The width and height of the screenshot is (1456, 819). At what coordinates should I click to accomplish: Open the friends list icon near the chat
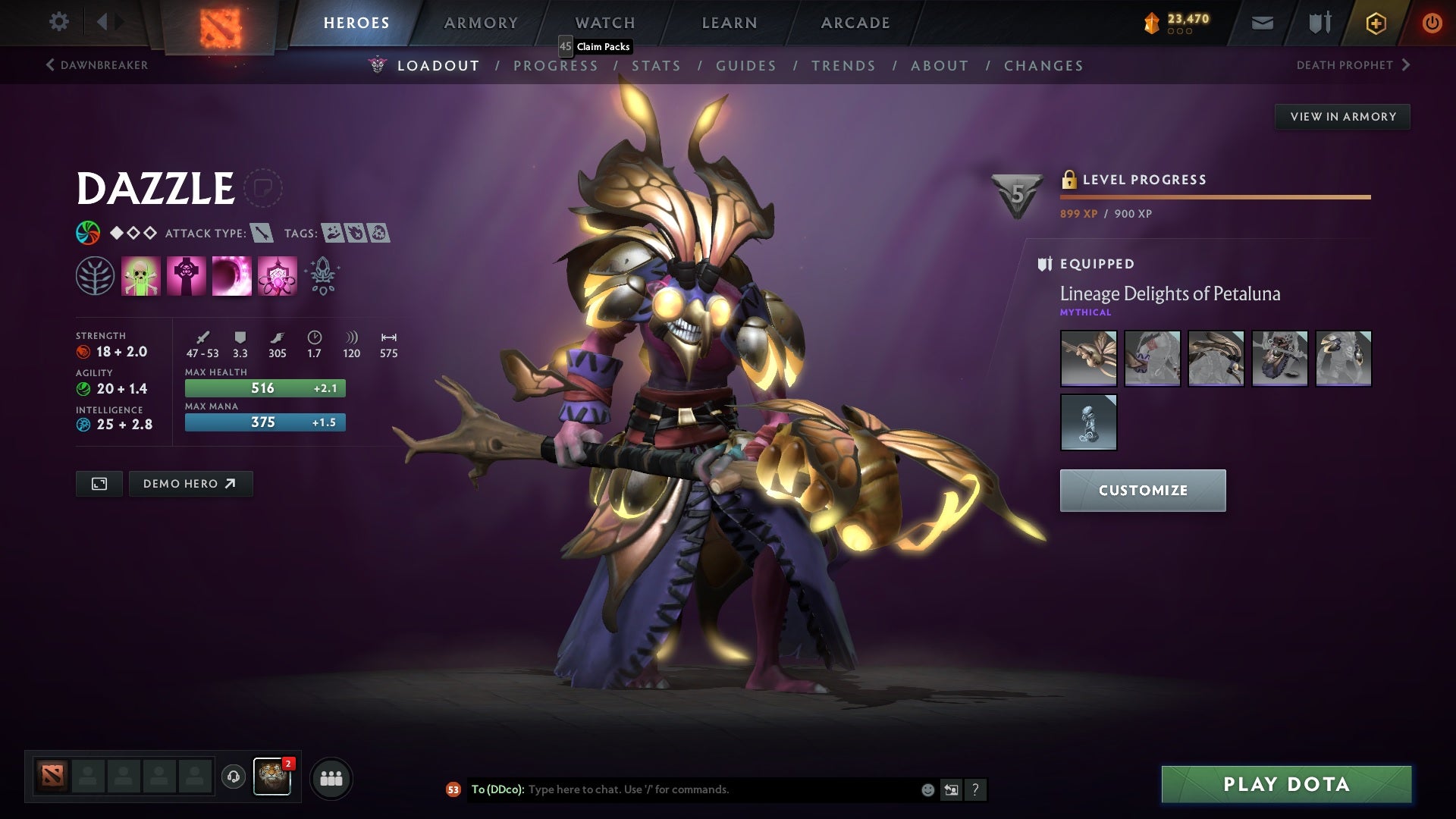tap(331, 777)
